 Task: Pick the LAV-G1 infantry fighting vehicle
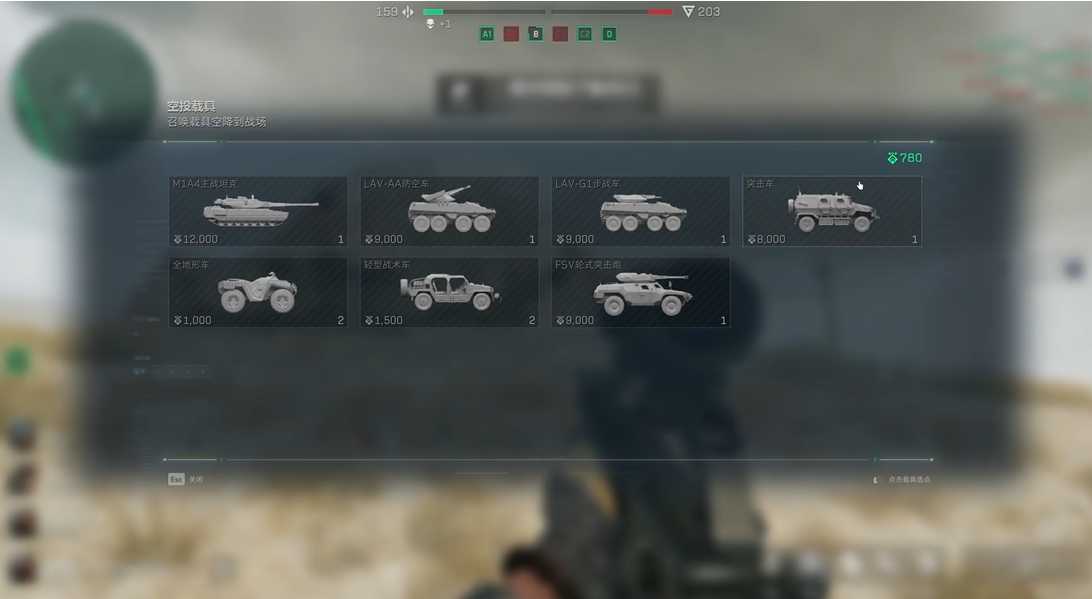point(640,212)
